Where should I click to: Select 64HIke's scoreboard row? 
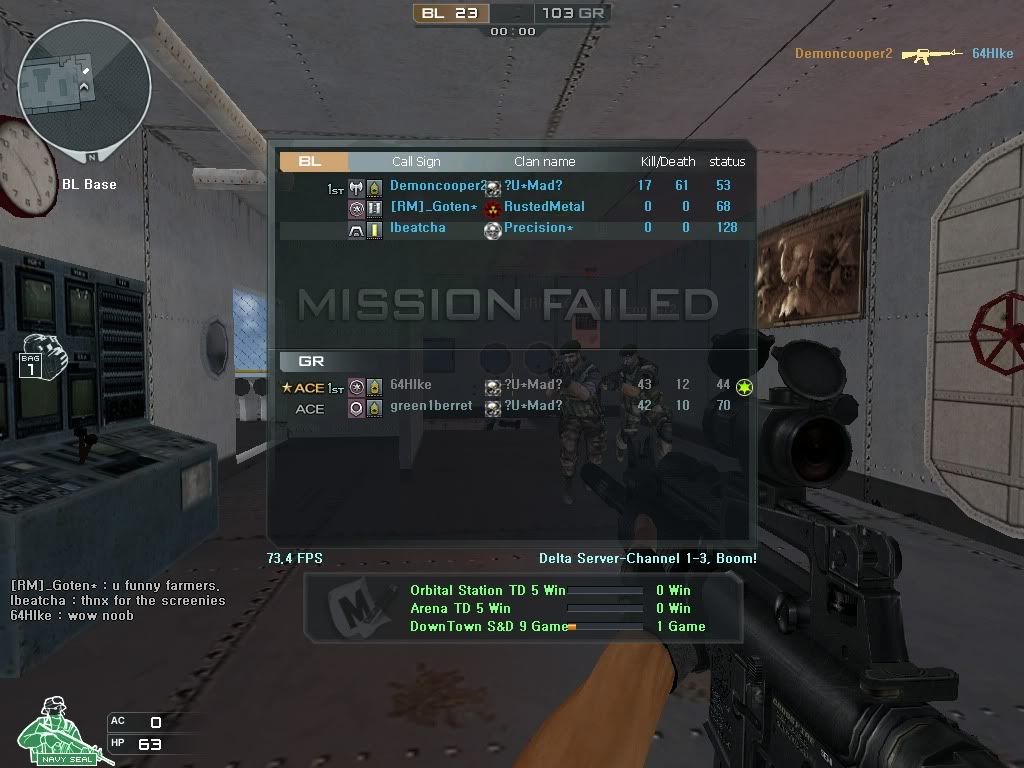click(512, 385)
